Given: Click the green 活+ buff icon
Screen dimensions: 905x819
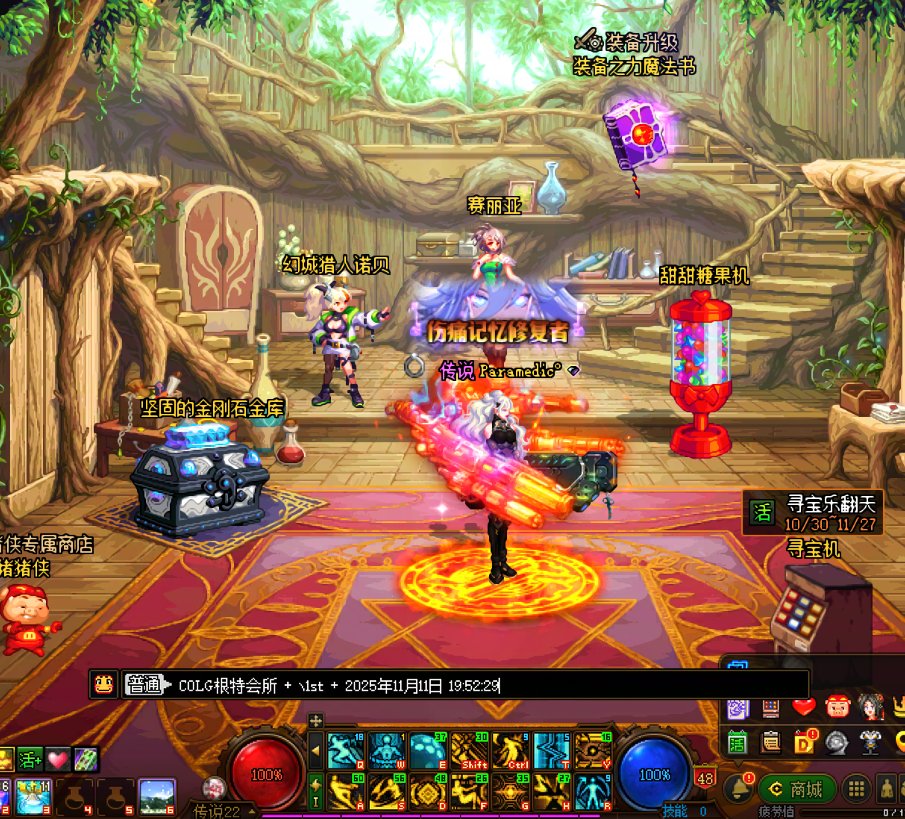Looking at the screenshot, I should [x=29, y=760].
